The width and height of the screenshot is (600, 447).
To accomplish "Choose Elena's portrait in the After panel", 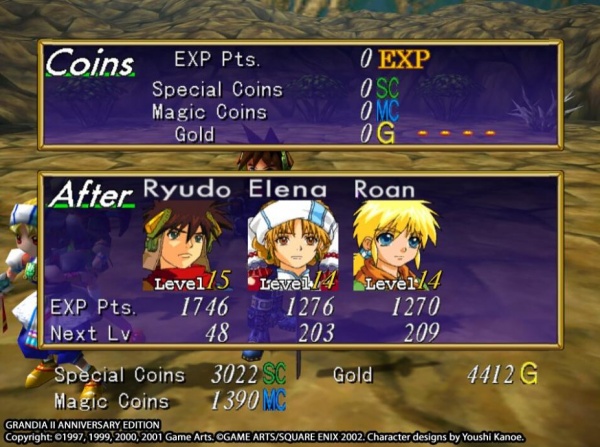I will pos(292,244).
